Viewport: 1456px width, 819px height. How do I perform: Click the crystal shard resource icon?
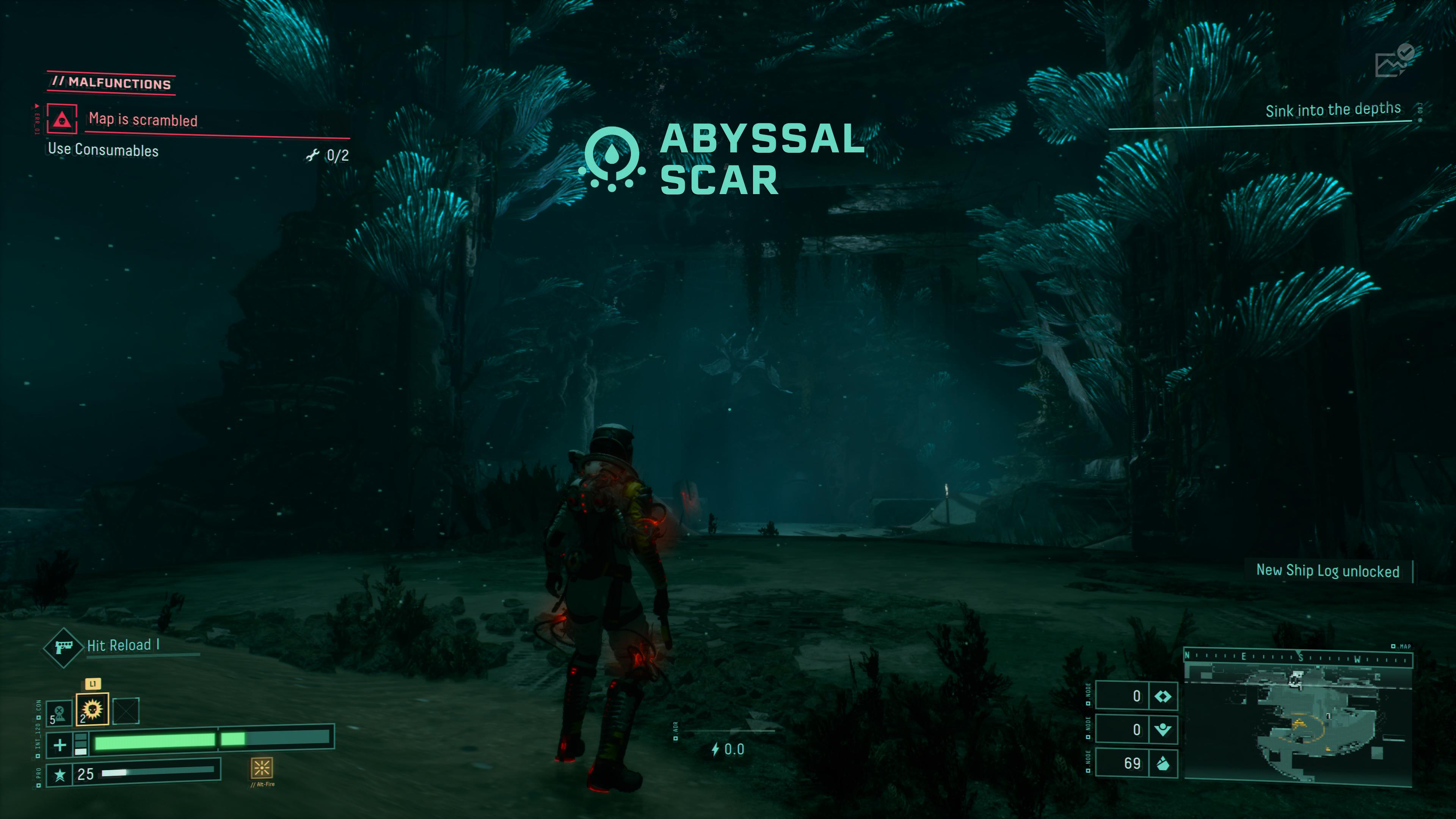click(1163, 764)
